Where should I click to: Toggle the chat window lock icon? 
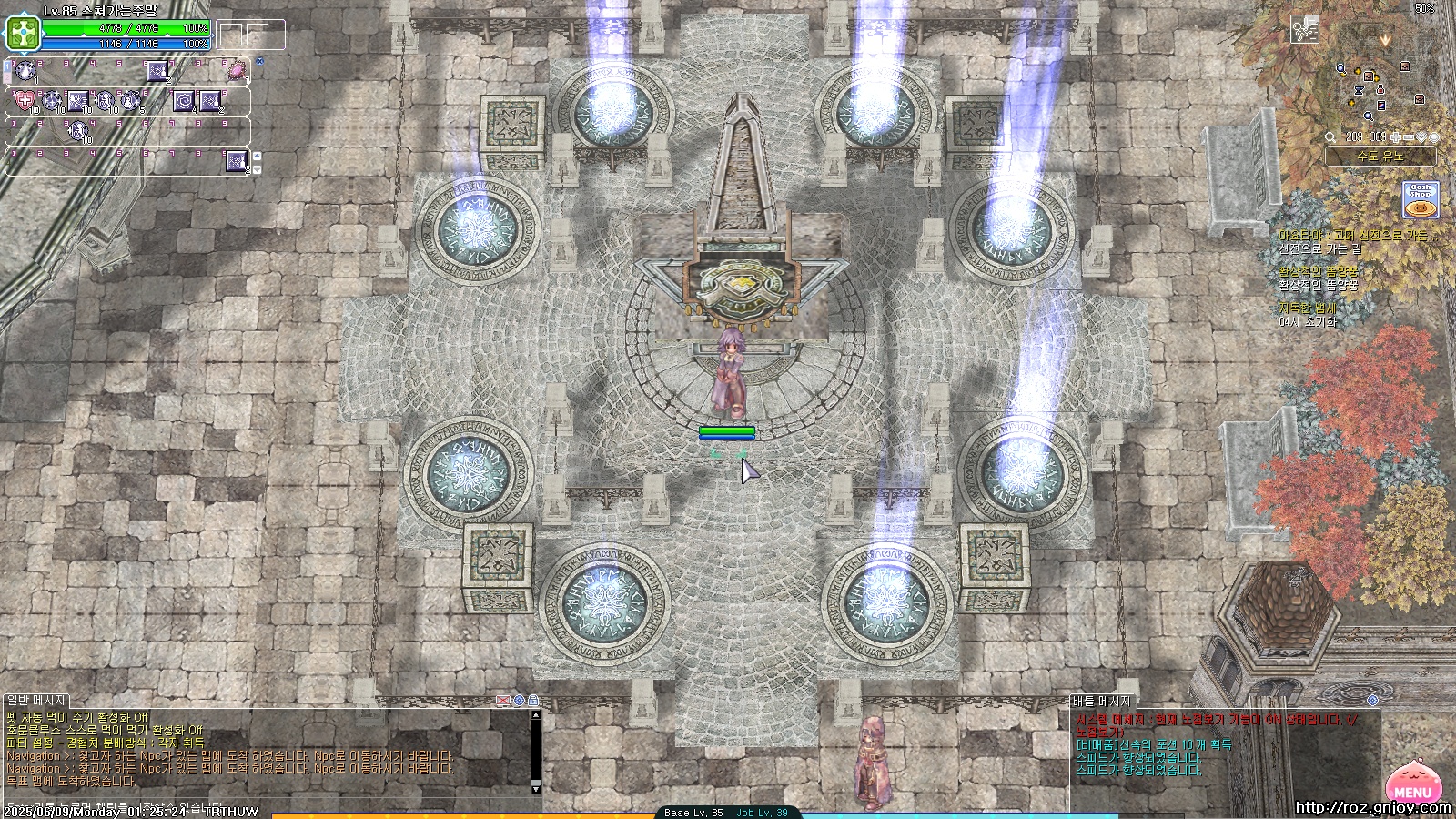pos(533,700)
